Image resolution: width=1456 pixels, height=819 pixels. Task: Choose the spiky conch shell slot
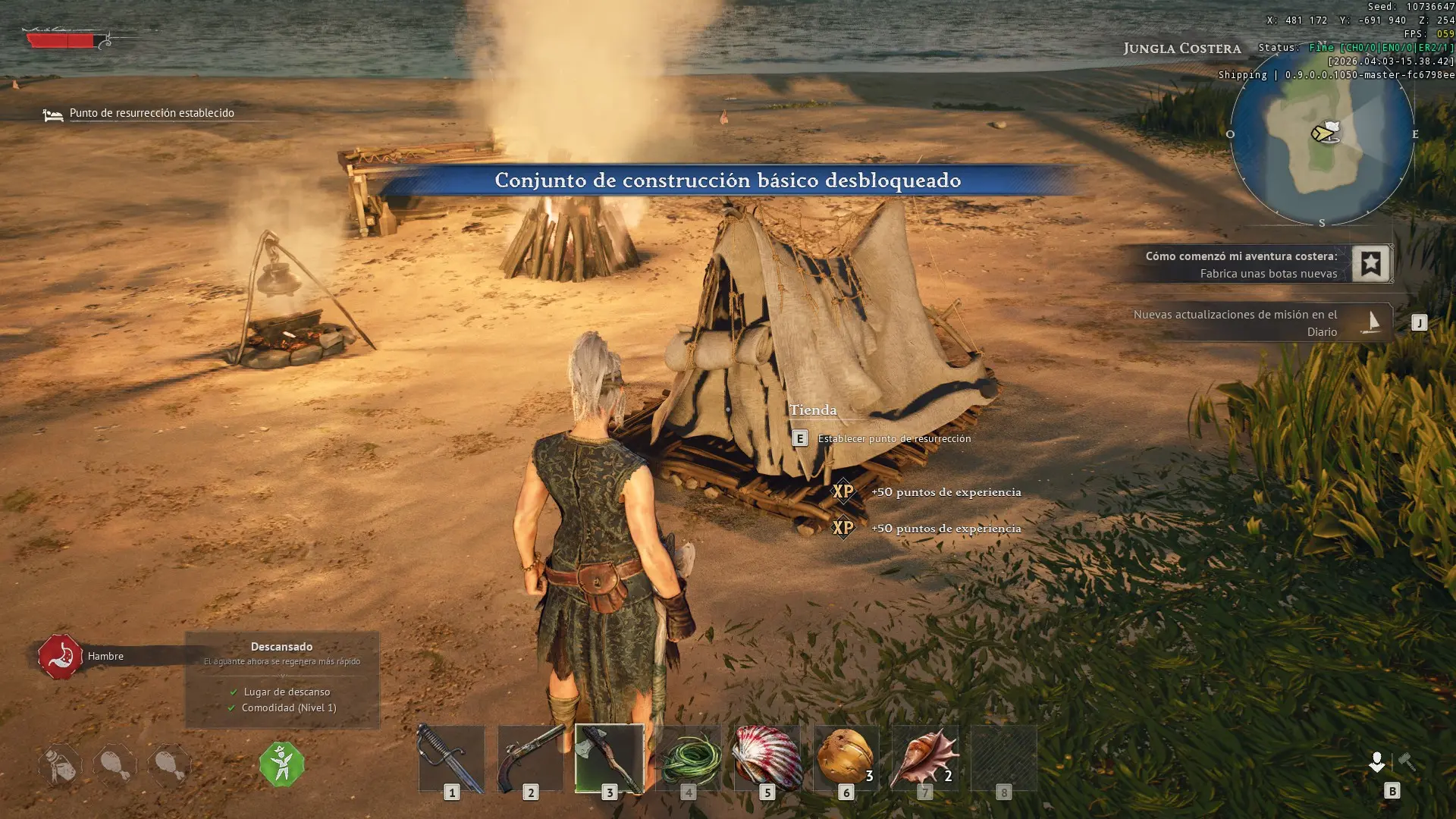coord(924,758)
